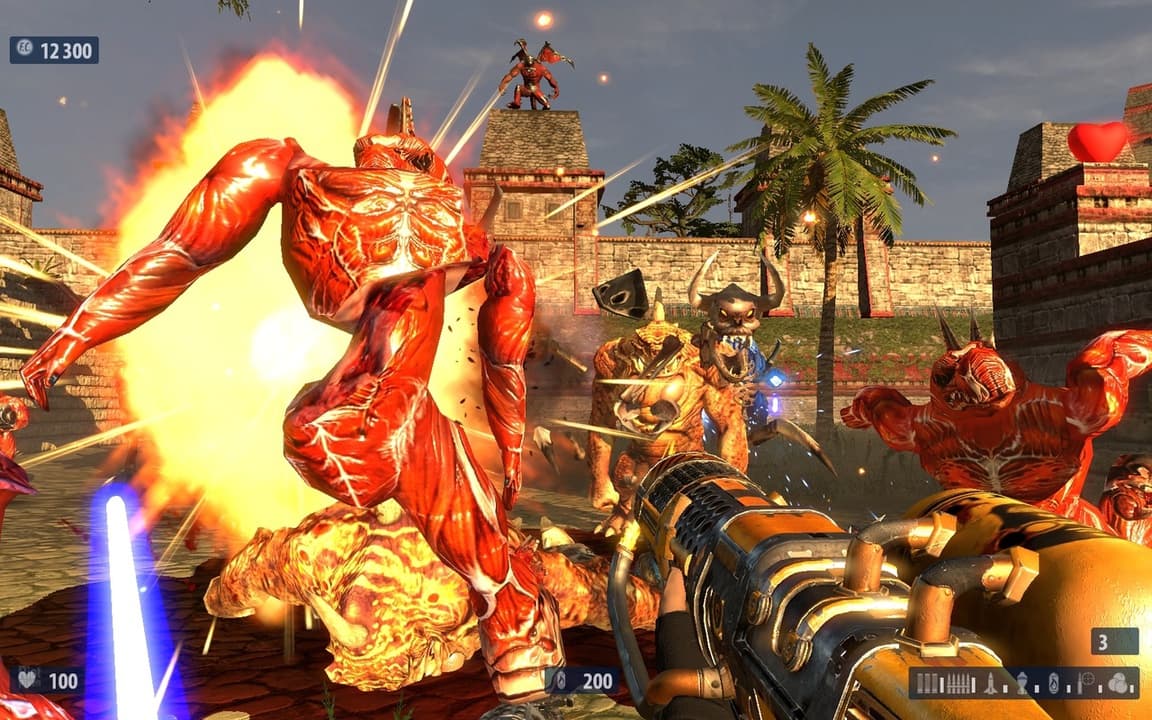This screenshot has width=1152, height=720.
Task: Pick the napalm fuel canister icon
Action: (x=1052, y=683)
